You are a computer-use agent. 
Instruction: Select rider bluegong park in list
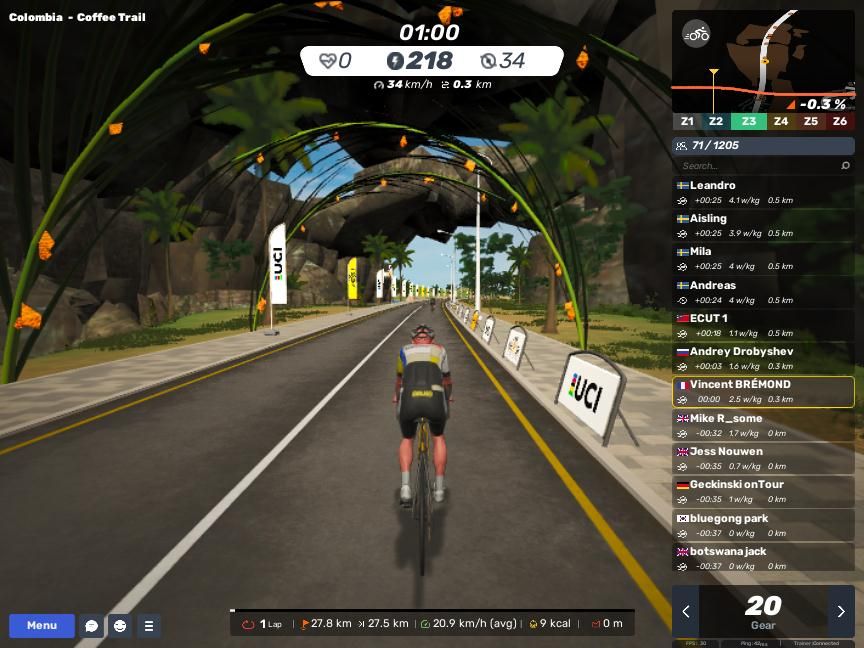(763, 525)
